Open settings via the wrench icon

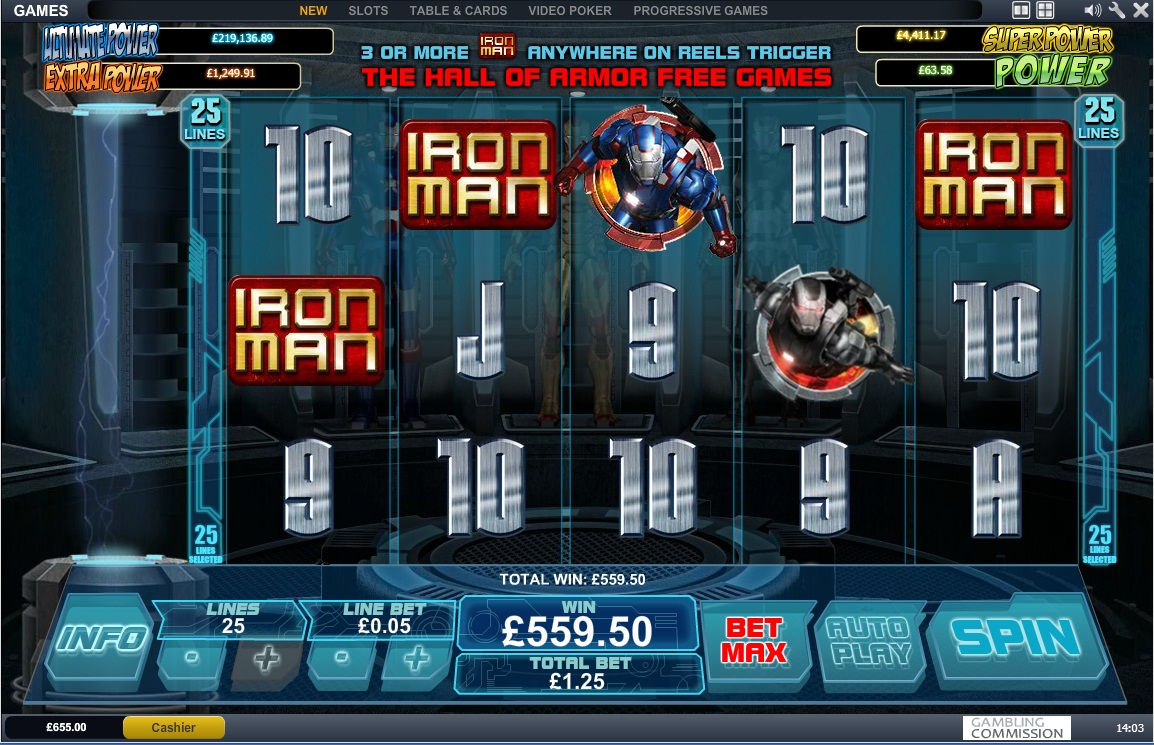click(x=1117, y=11)
